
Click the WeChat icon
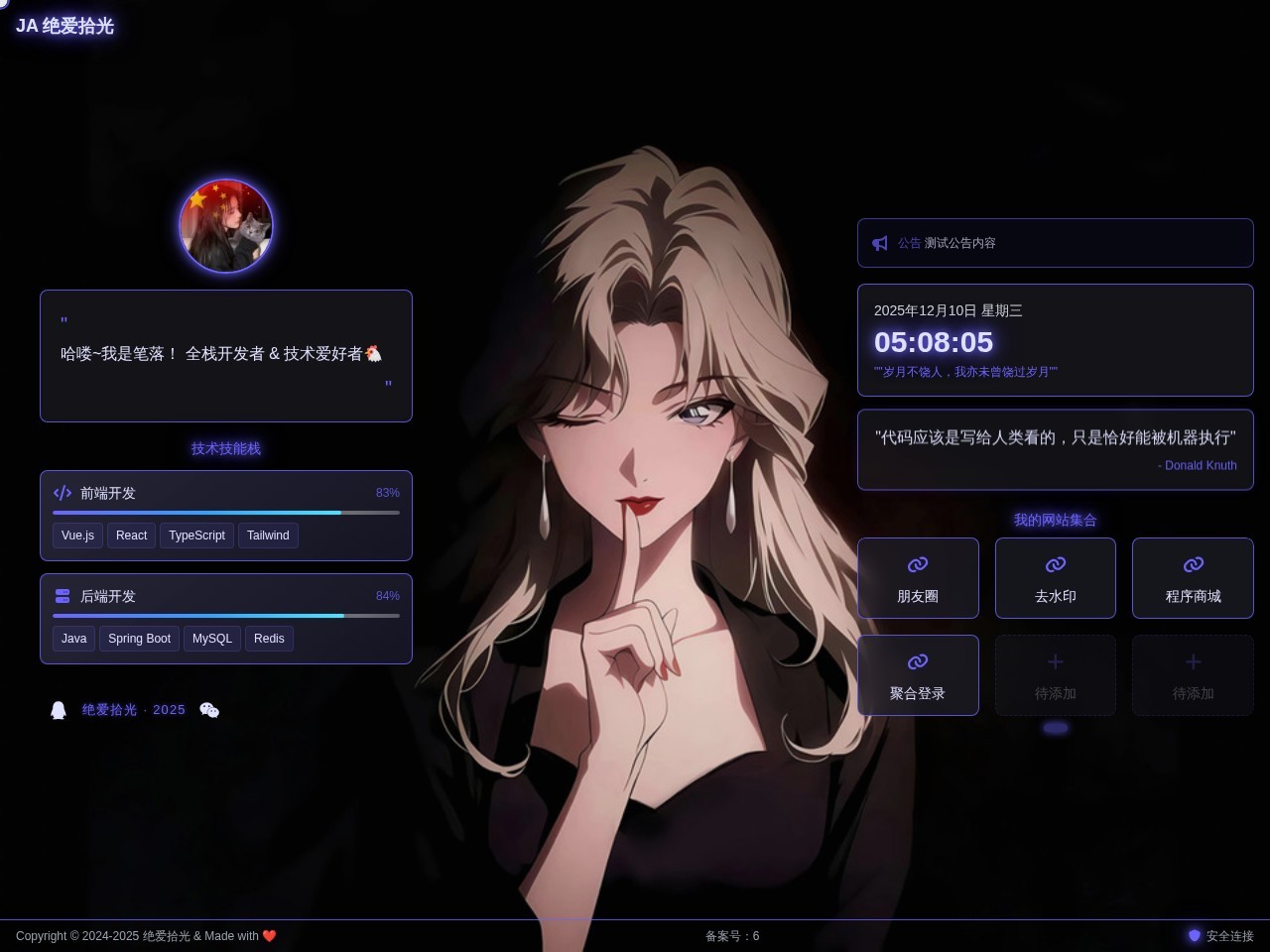click(x=209, y=710)
